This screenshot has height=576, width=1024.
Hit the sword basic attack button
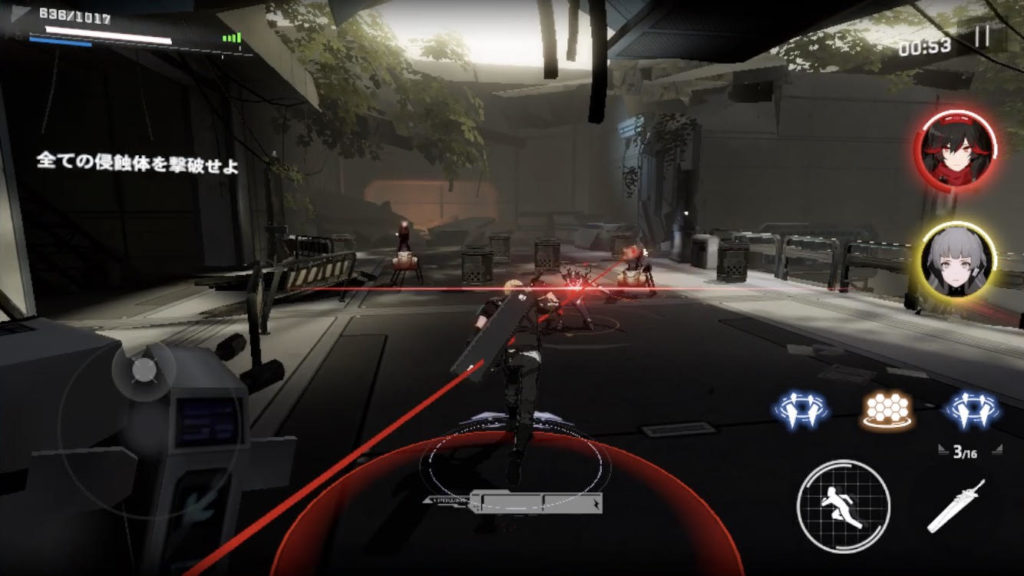[955, 506]
